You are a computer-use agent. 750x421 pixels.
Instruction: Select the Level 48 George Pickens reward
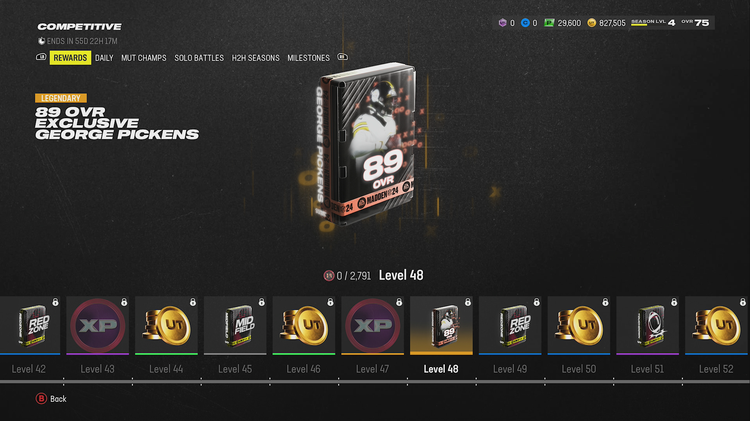click(441, 325)
